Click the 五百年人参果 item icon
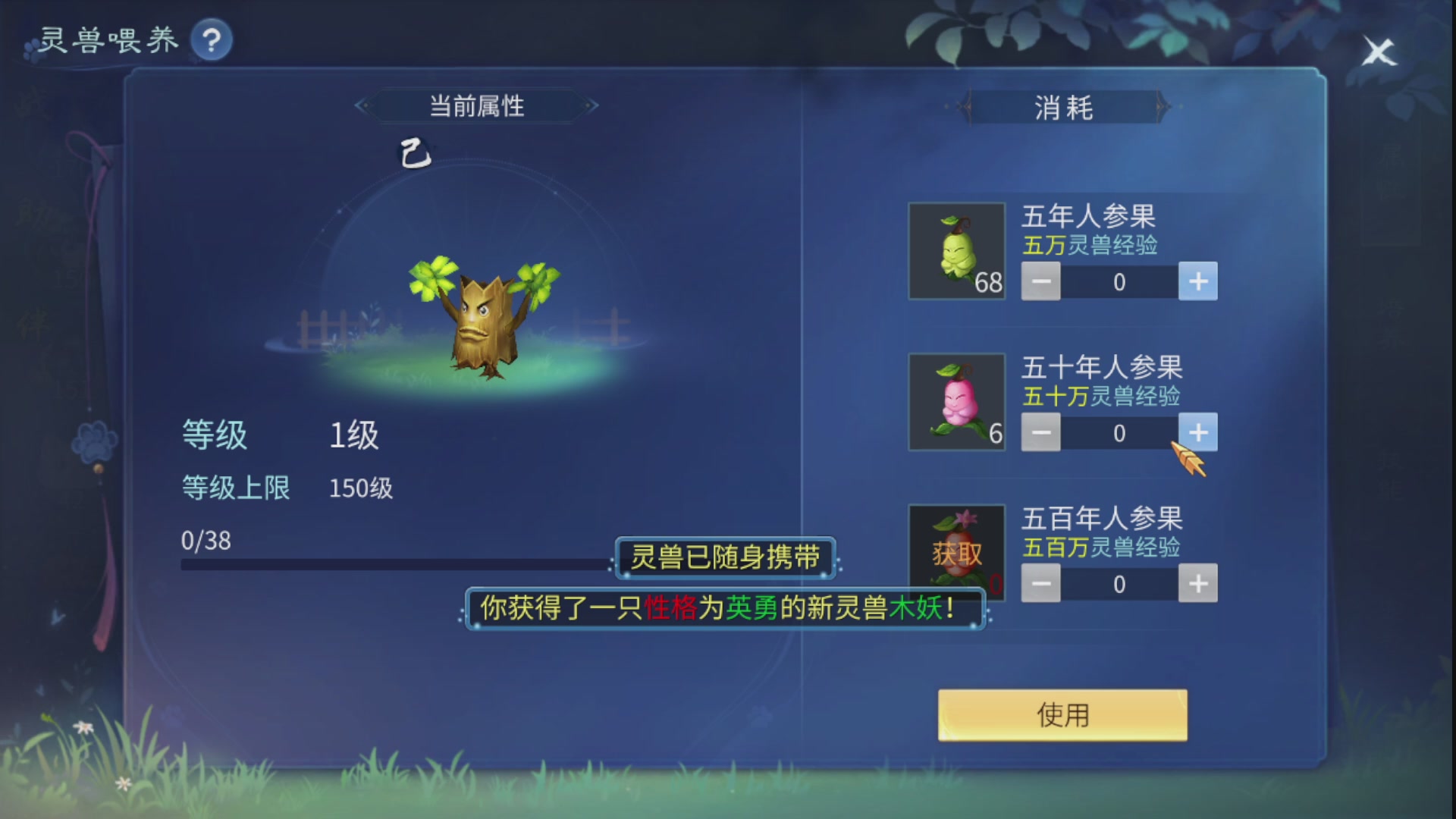 tap(956, 551)
